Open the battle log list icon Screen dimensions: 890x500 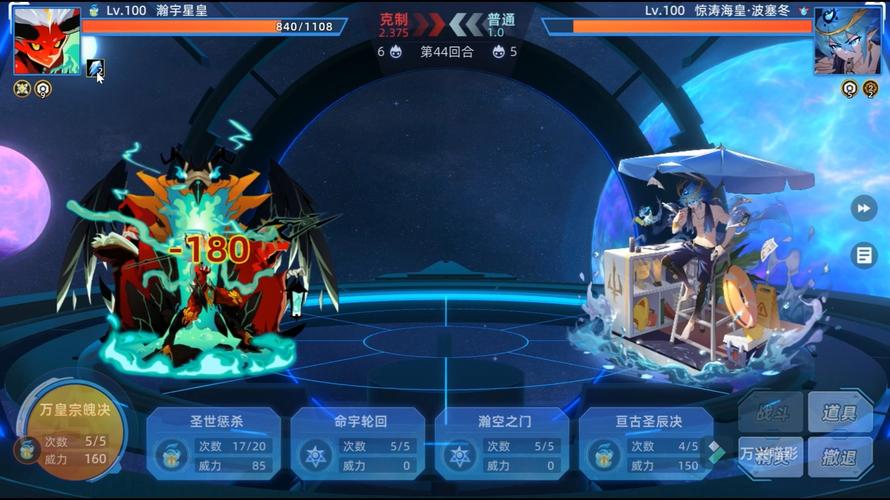point(863,255)
